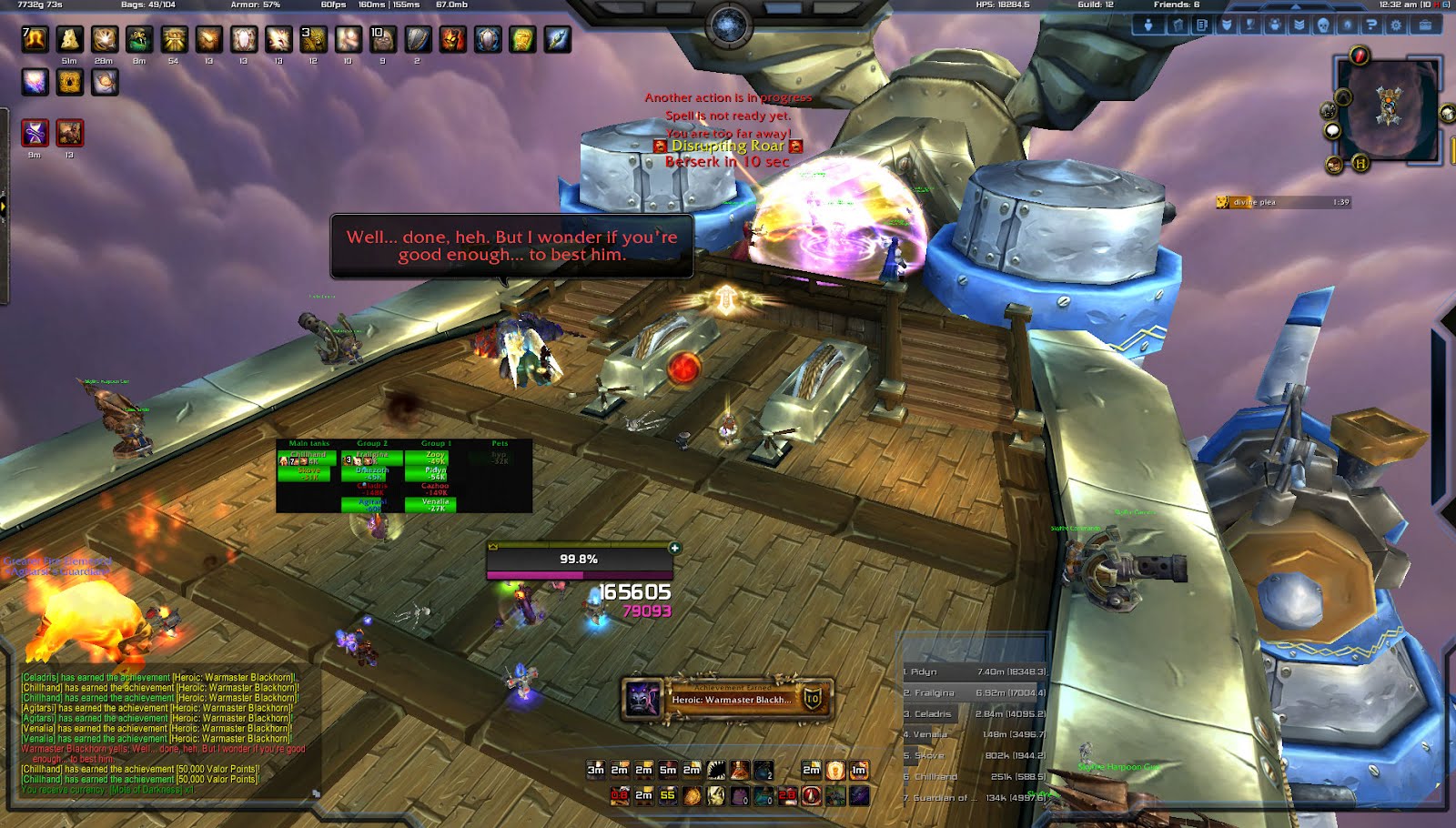Viewport: 1456px width, 828px height.
Task: Click the first buff icon with number 7
Action: point(35,39)
